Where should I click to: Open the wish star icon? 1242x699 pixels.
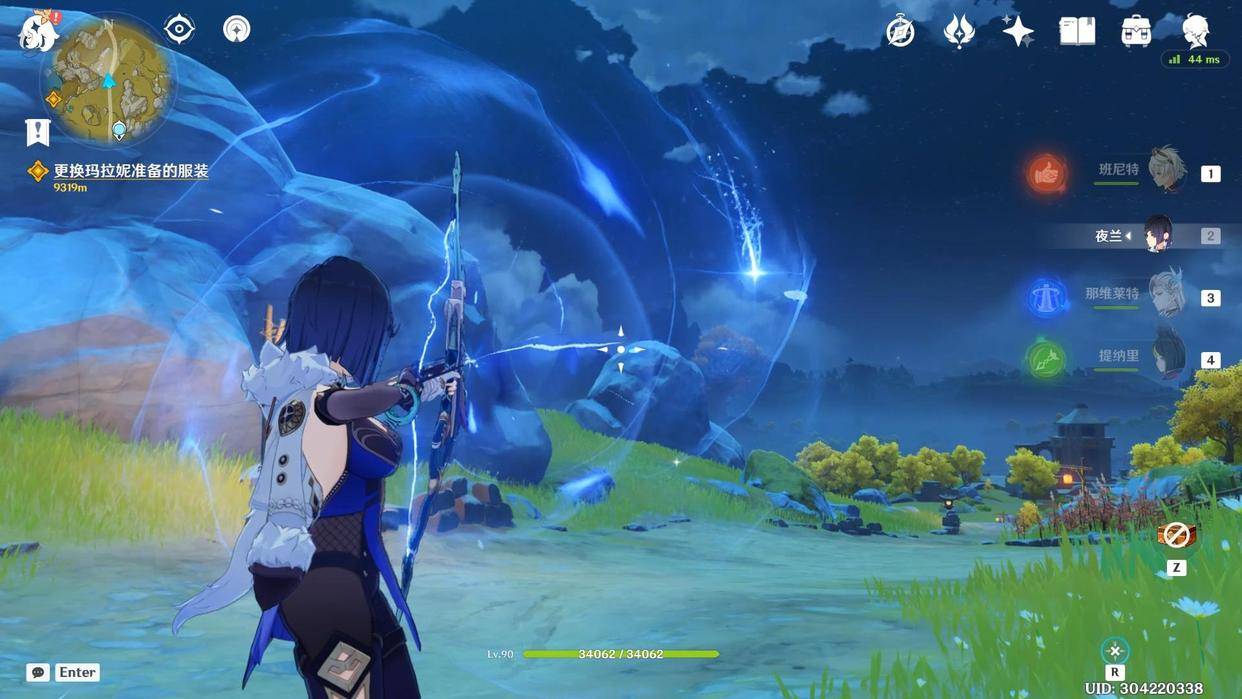click(1018, 32)
